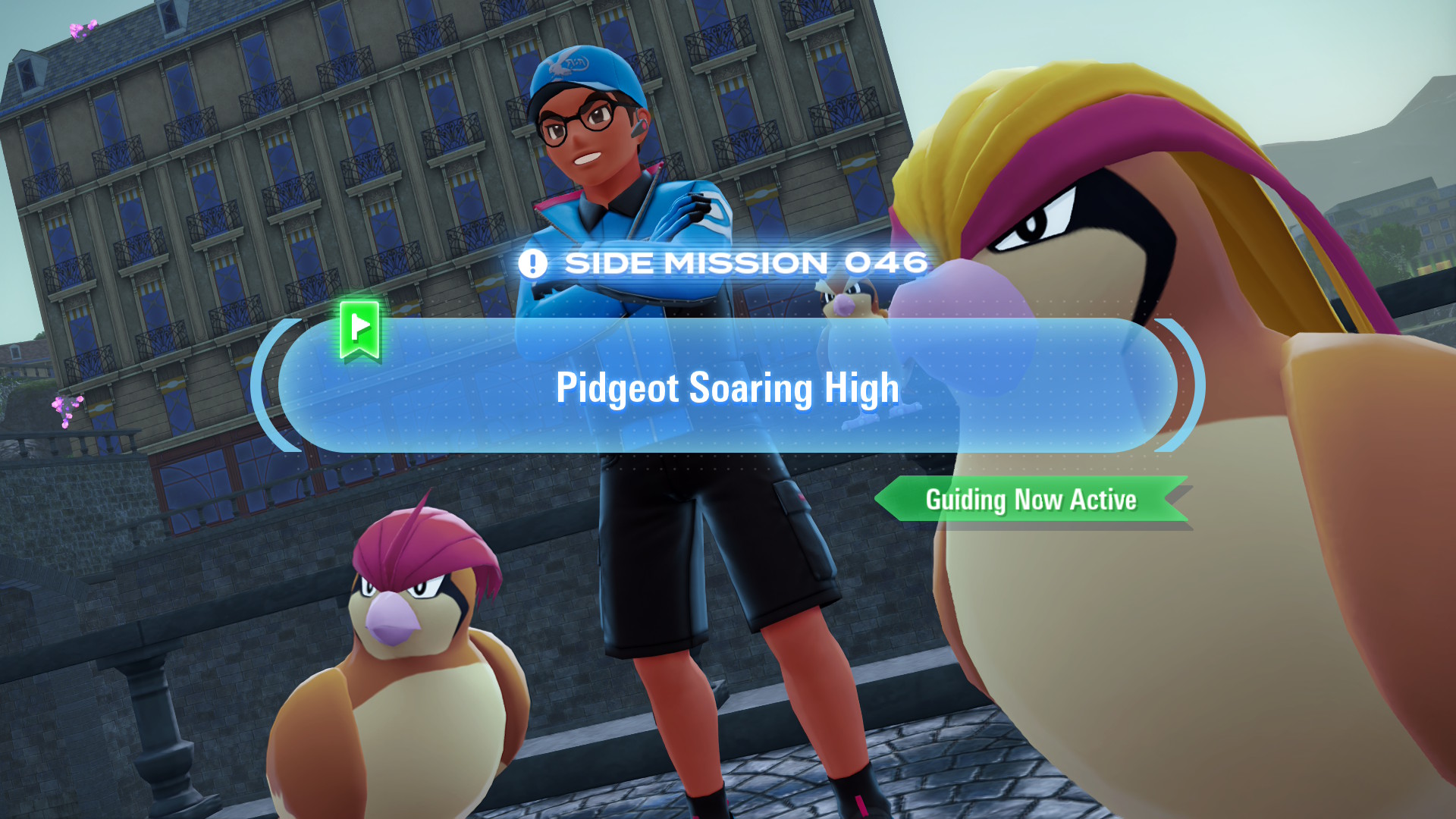Toggle the Guiding Now Active indicator

(1031, 499)
